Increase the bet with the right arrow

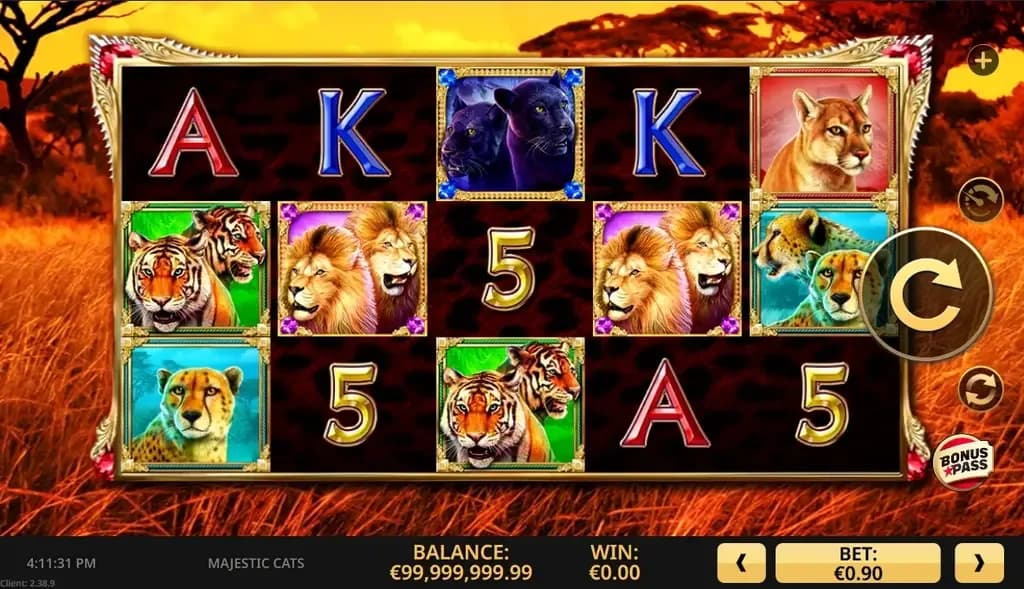click(978, 563)
